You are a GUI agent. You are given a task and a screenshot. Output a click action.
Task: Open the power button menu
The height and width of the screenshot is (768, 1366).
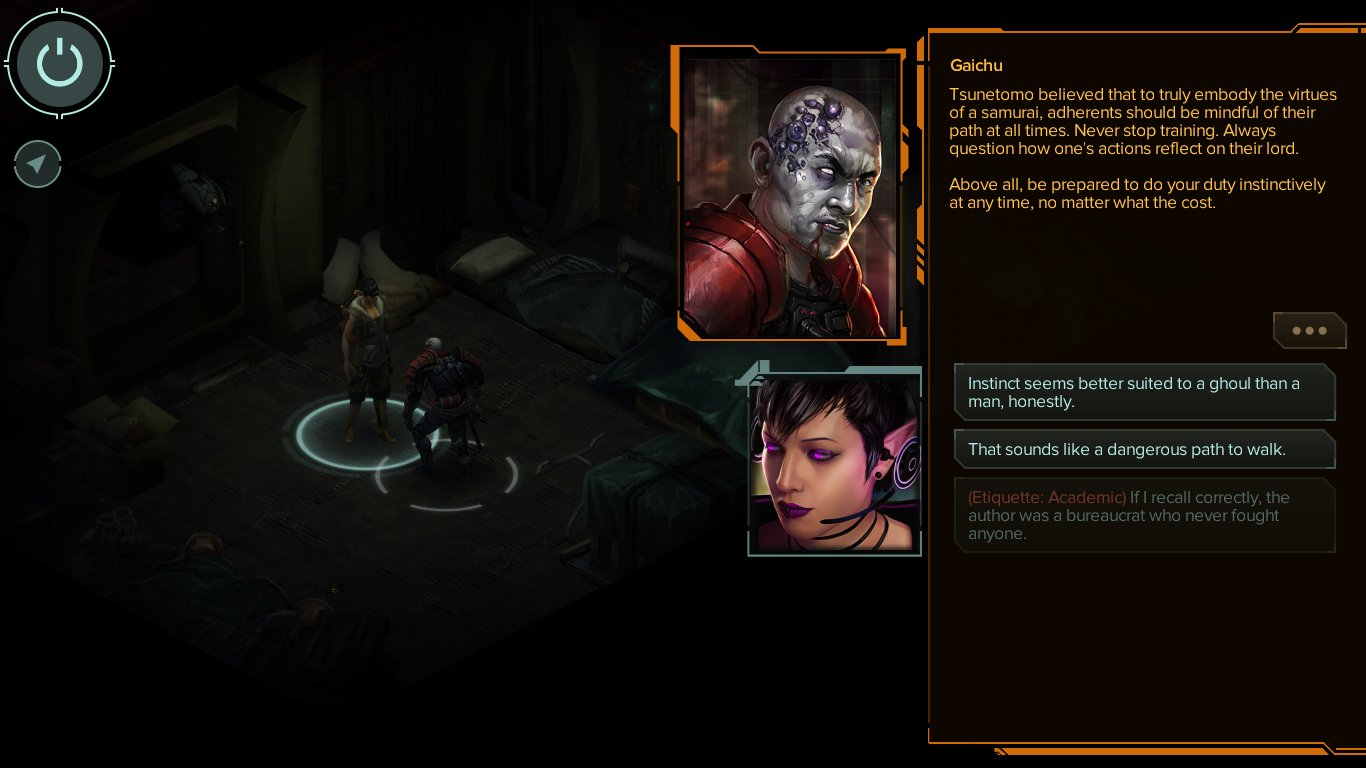(60, 64)
